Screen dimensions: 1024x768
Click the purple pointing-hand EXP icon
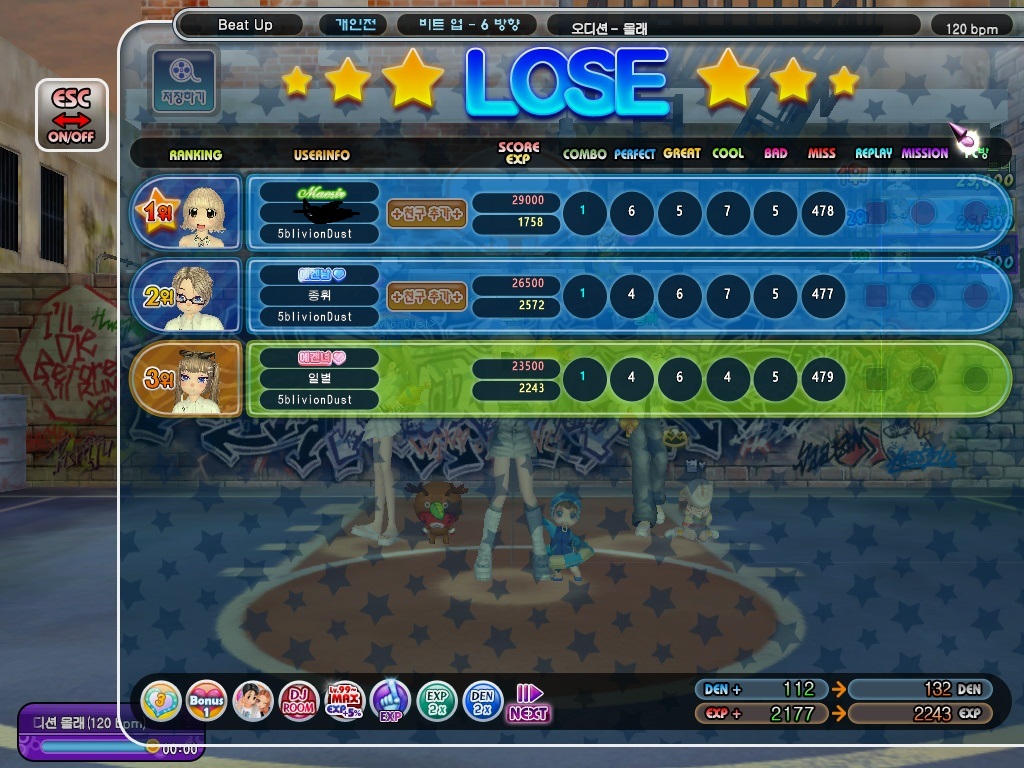click(390, 701)
